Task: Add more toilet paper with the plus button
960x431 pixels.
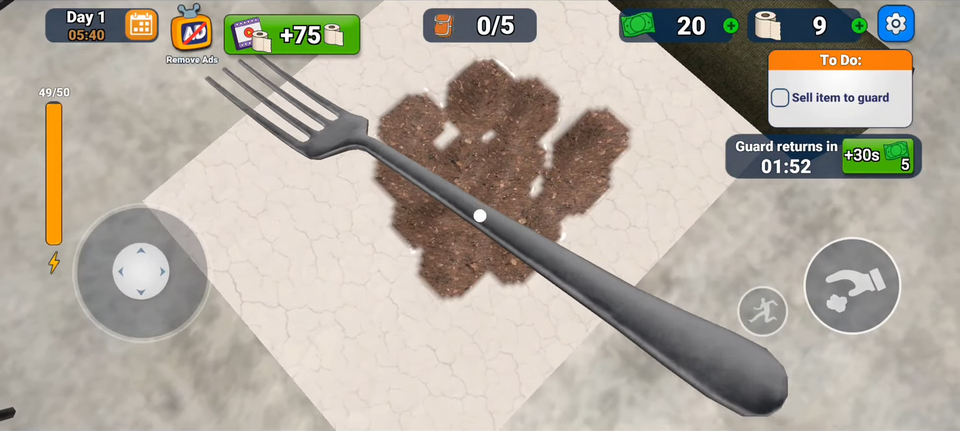Action: (x=858, y=26)
